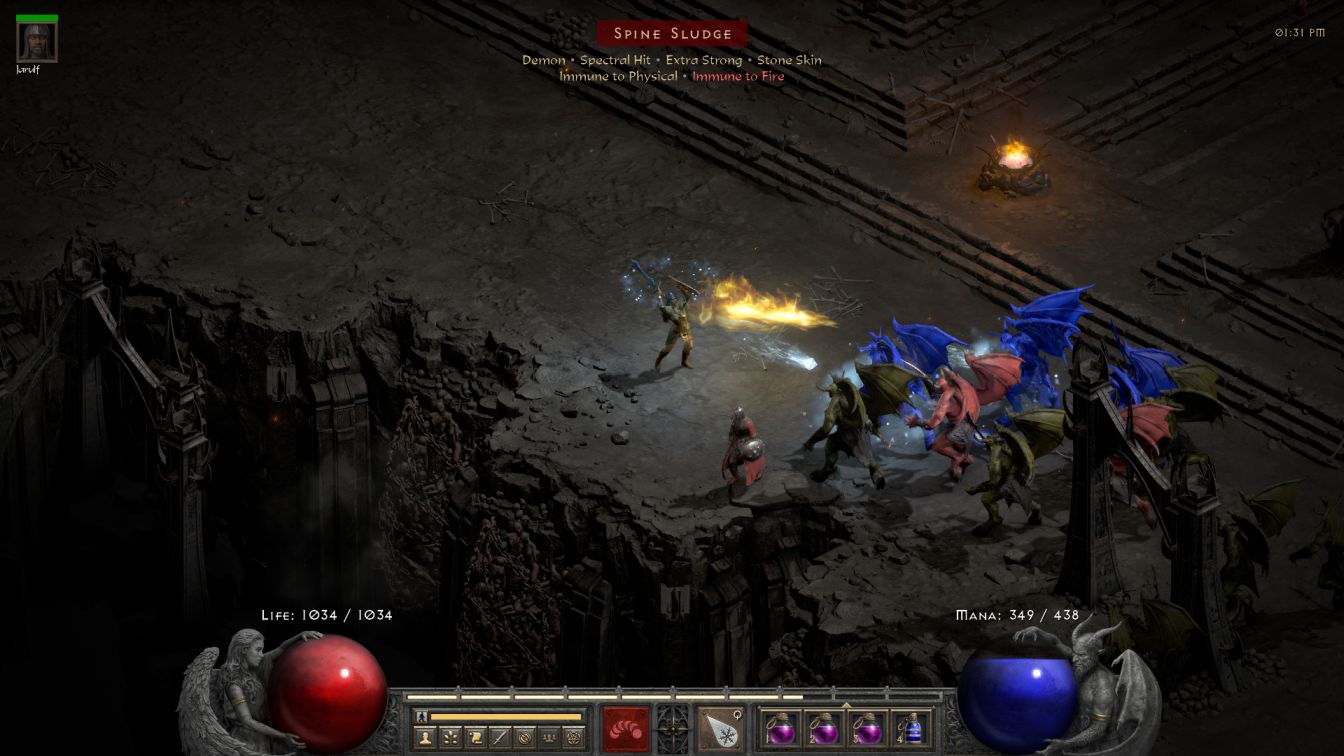This screenshot has width=1344, height=756.
Task: Expand the belt with the small arrow
Action: [846, 704]
